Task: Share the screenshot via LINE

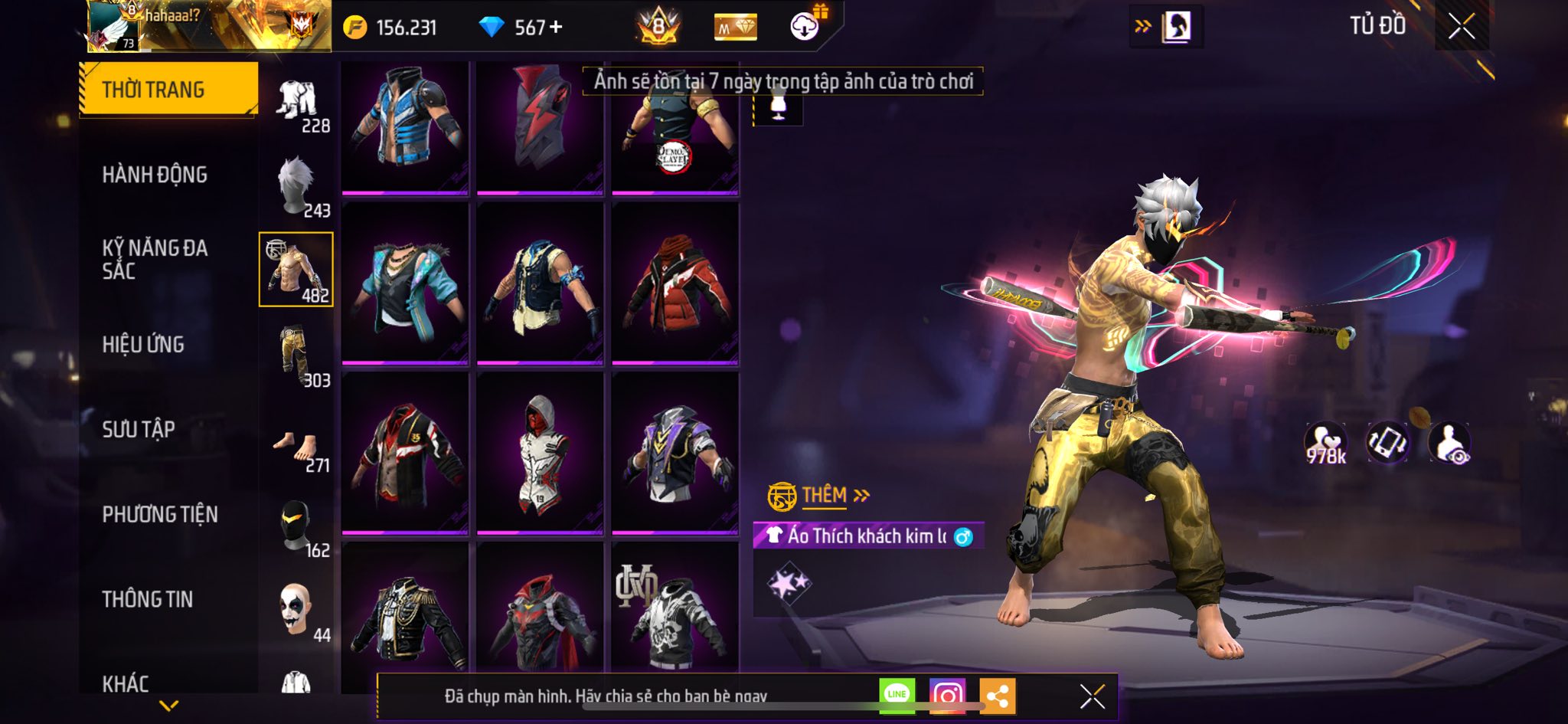Action: click(897, 695)
